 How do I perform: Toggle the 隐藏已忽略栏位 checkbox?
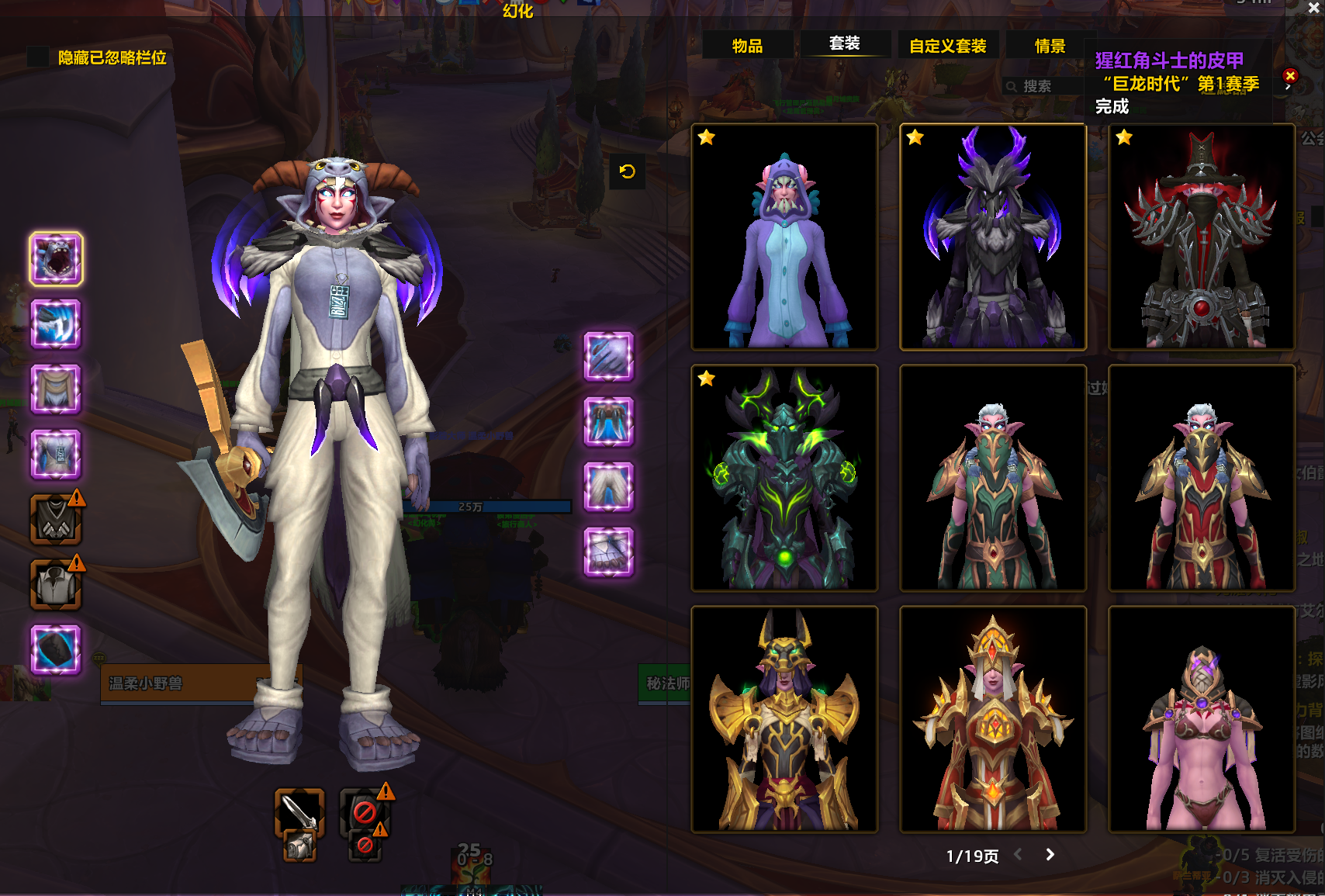click(37, 57)
